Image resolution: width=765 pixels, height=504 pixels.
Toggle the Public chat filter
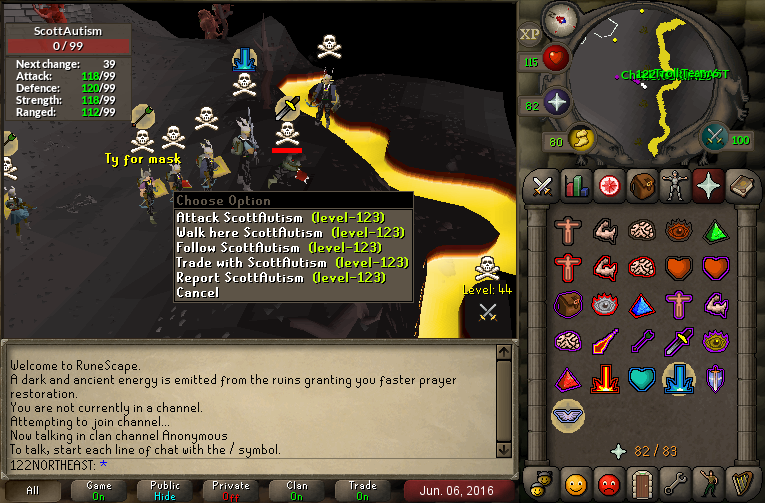point(164,490)
